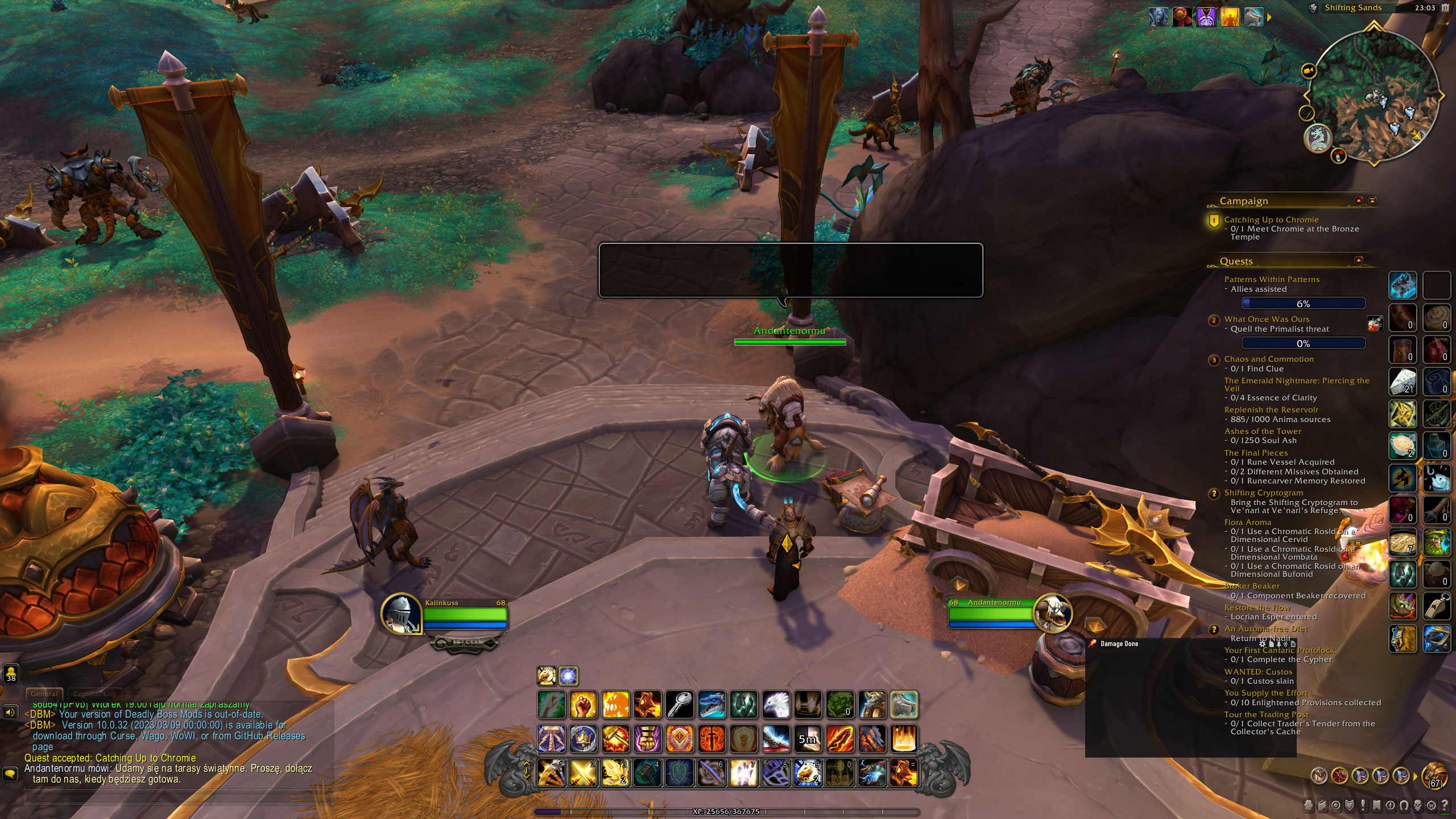Collapse the Quests section header
Image resolution: width=1456 pixels, height=819 pixels.
1358,261
